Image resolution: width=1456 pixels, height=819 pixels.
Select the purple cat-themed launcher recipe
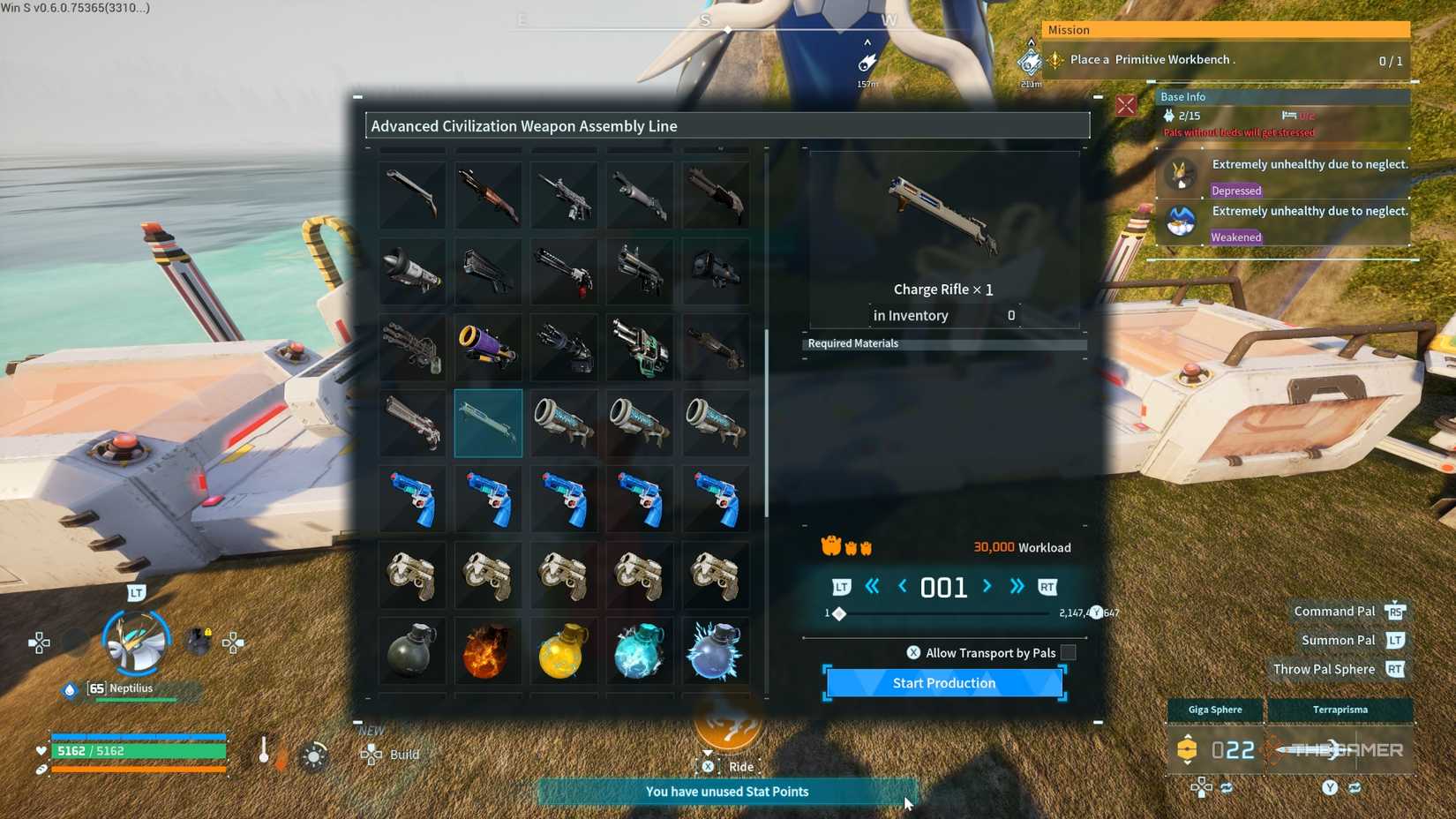pyautogui.click(x=488, y=347)
